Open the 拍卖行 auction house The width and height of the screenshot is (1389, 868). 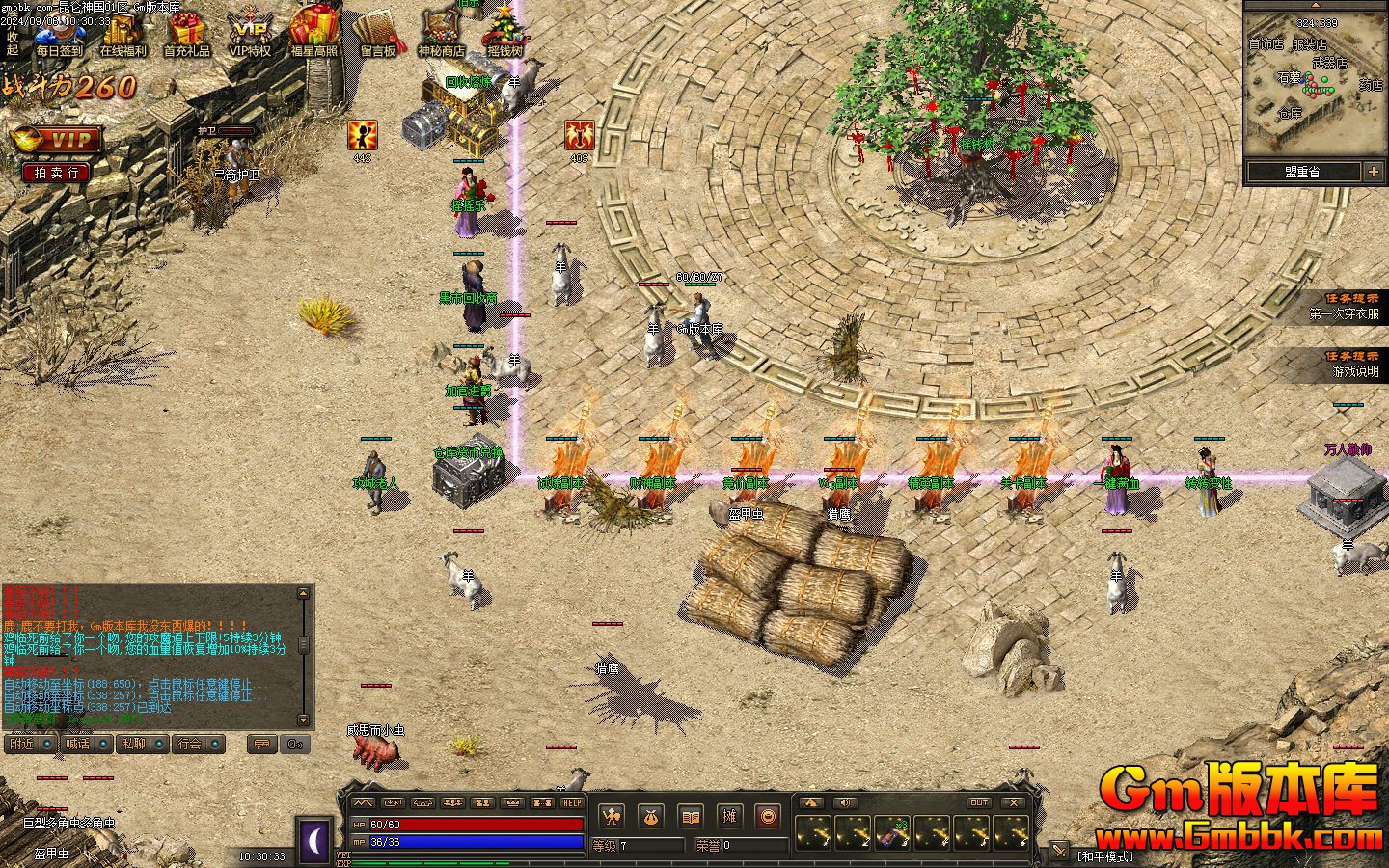click(x=57, y=173)
